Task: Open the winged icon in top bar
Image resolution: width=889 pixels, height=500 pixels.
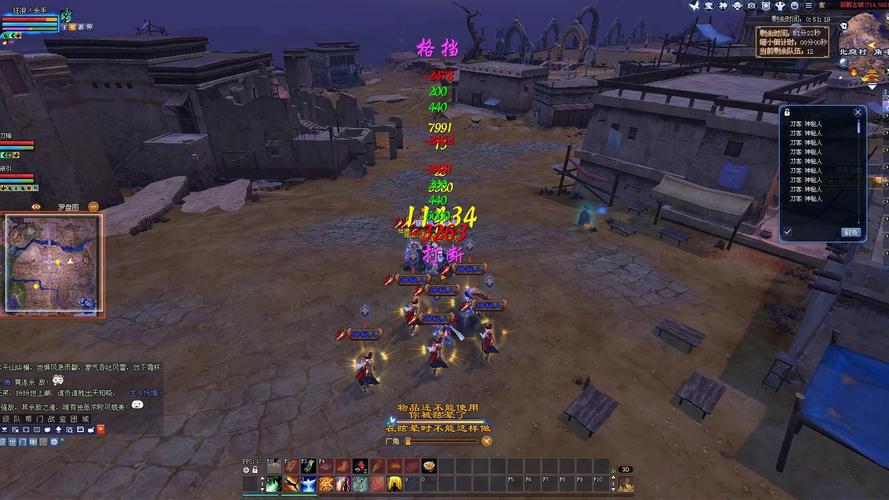Action: click(x=695, y=6)
